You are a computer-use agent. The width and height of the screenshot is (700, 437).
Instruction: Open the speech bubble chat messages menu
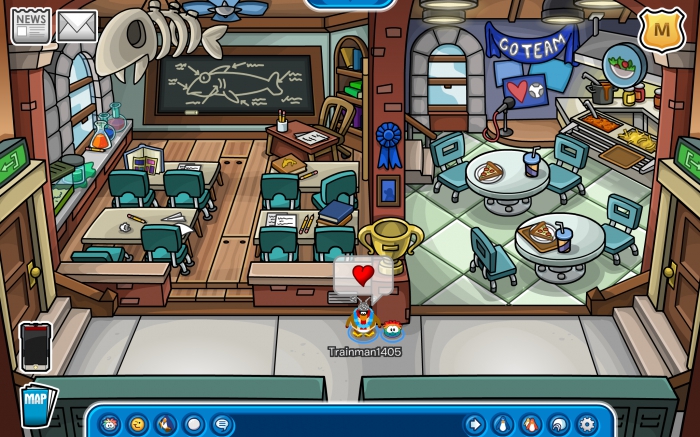[221, 424]
